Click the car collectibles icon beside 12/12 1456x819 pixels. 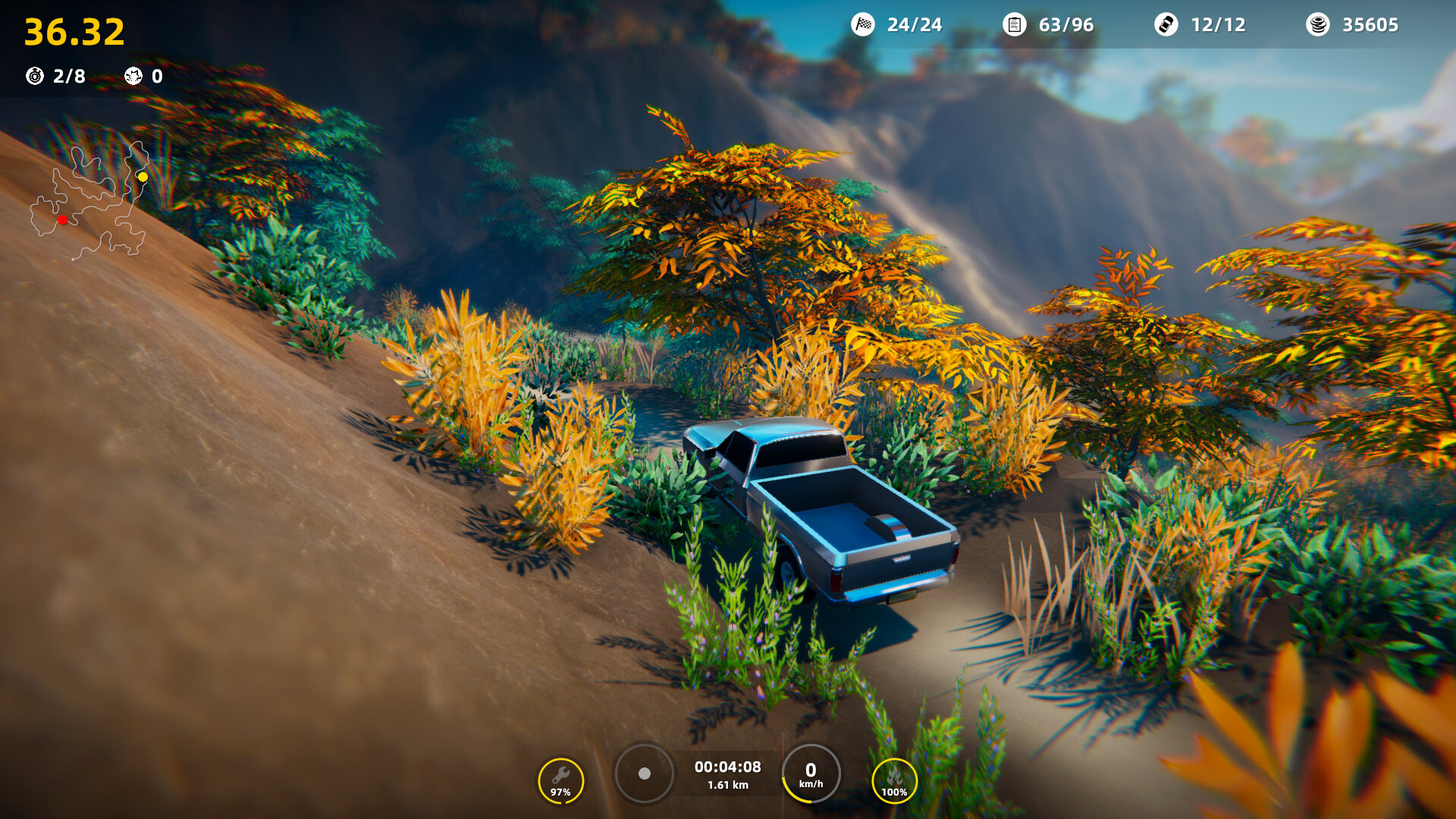tap(1166, 24)
